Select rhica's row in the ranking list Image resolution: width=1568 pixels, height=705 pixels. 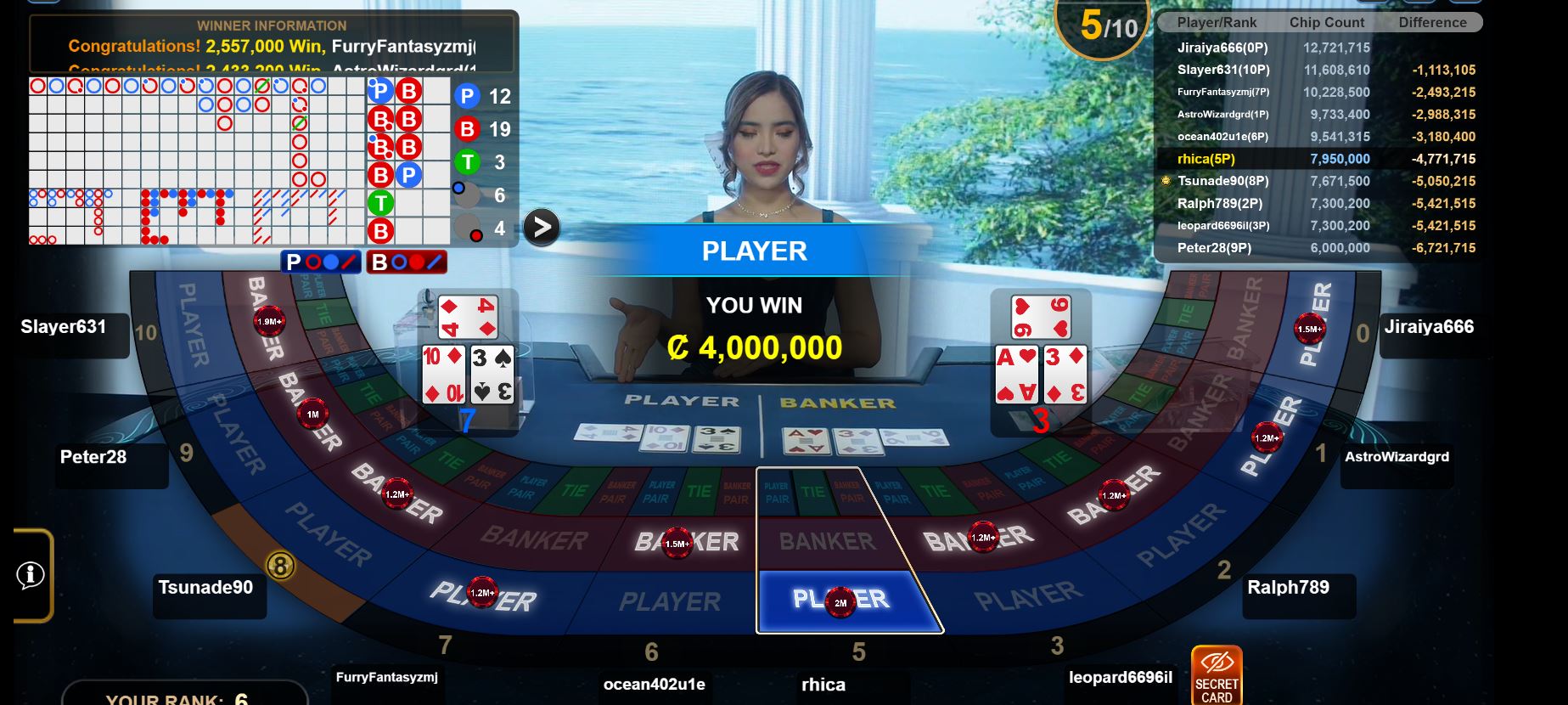pyautogui.click(x=1318, y=159)
